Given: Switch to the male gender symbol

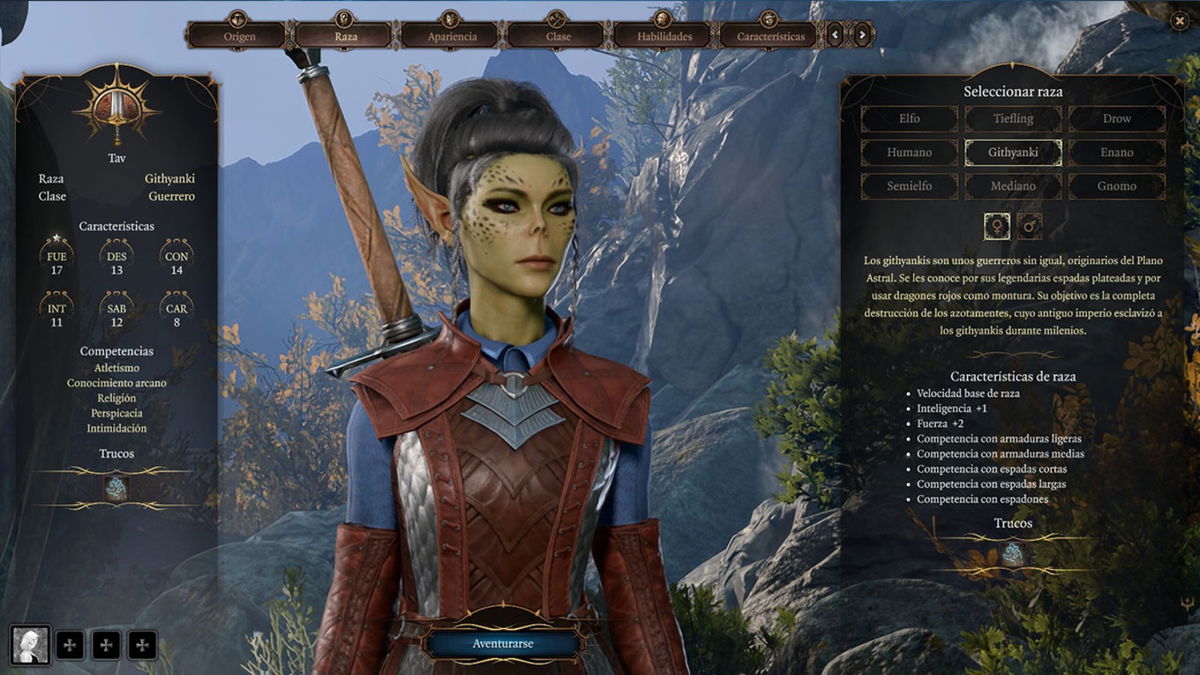Looking at the screenshot, I should point(1030,226).
